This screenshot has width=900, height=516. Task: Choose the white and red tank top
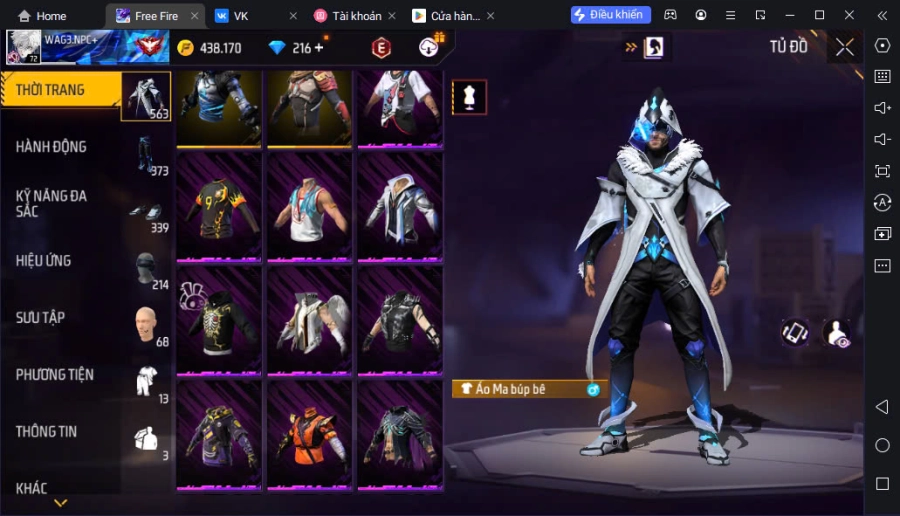coord(309,207)
